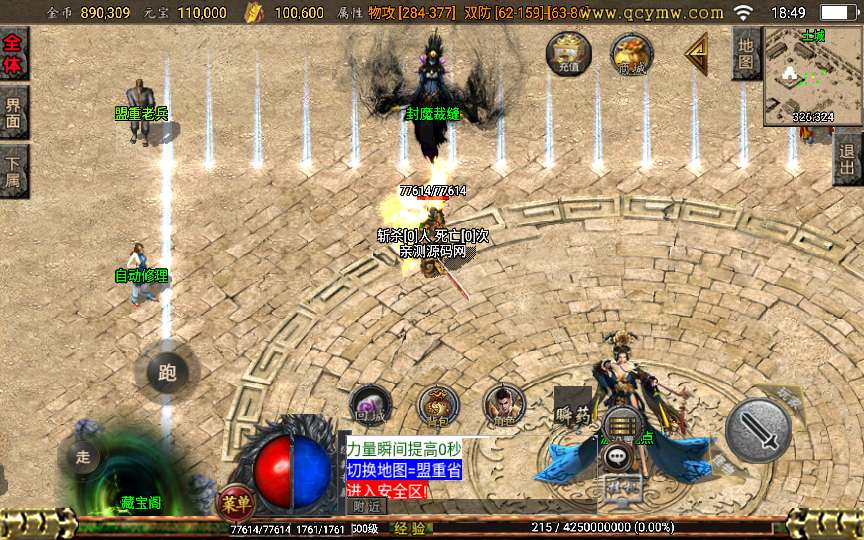Open the 商城 shop icon
The image size is (864, 540).
pyautogui.click(x=632, y=53)
